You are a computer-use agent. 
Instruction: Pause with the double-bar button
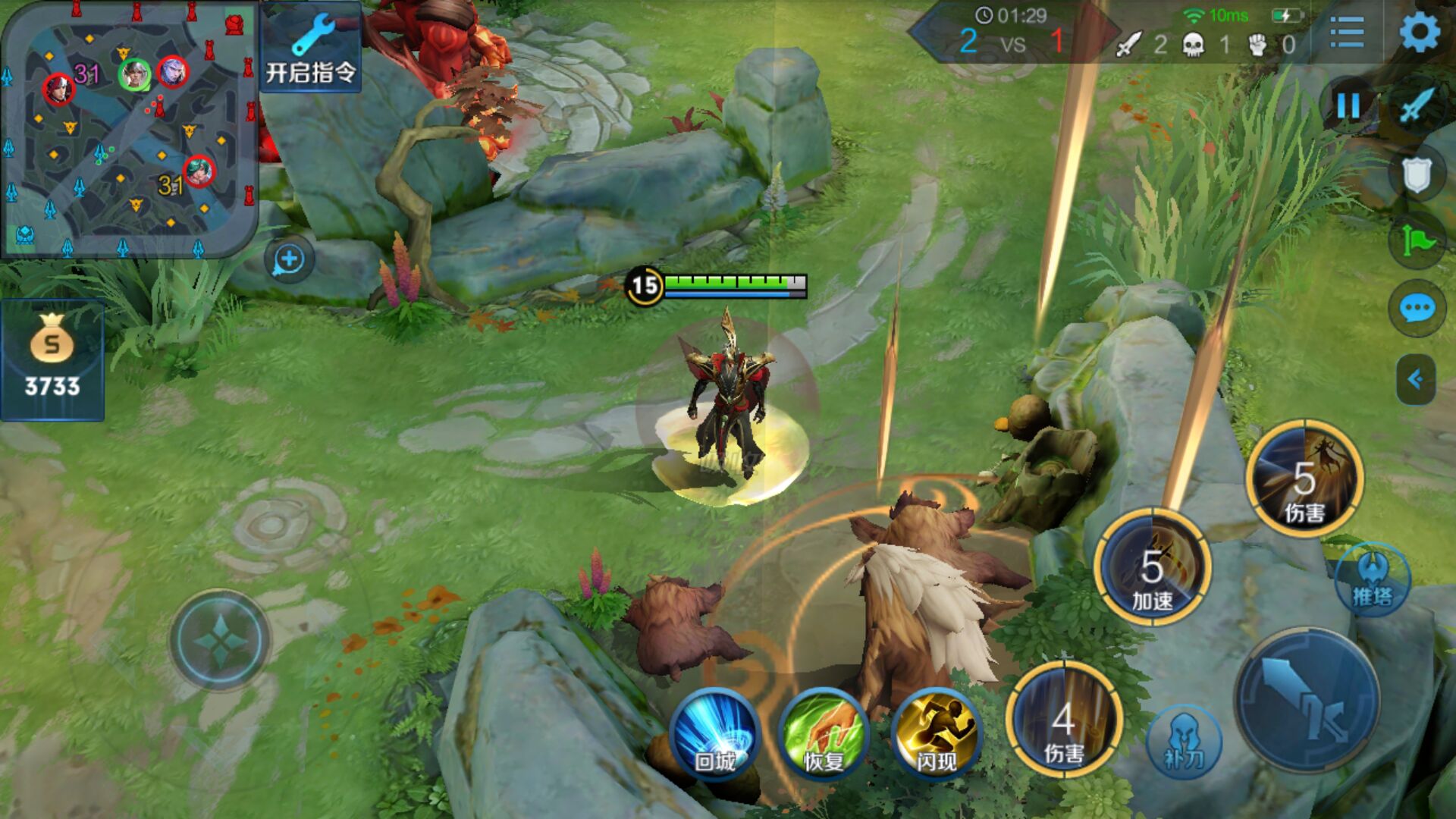coord(1348,106)
